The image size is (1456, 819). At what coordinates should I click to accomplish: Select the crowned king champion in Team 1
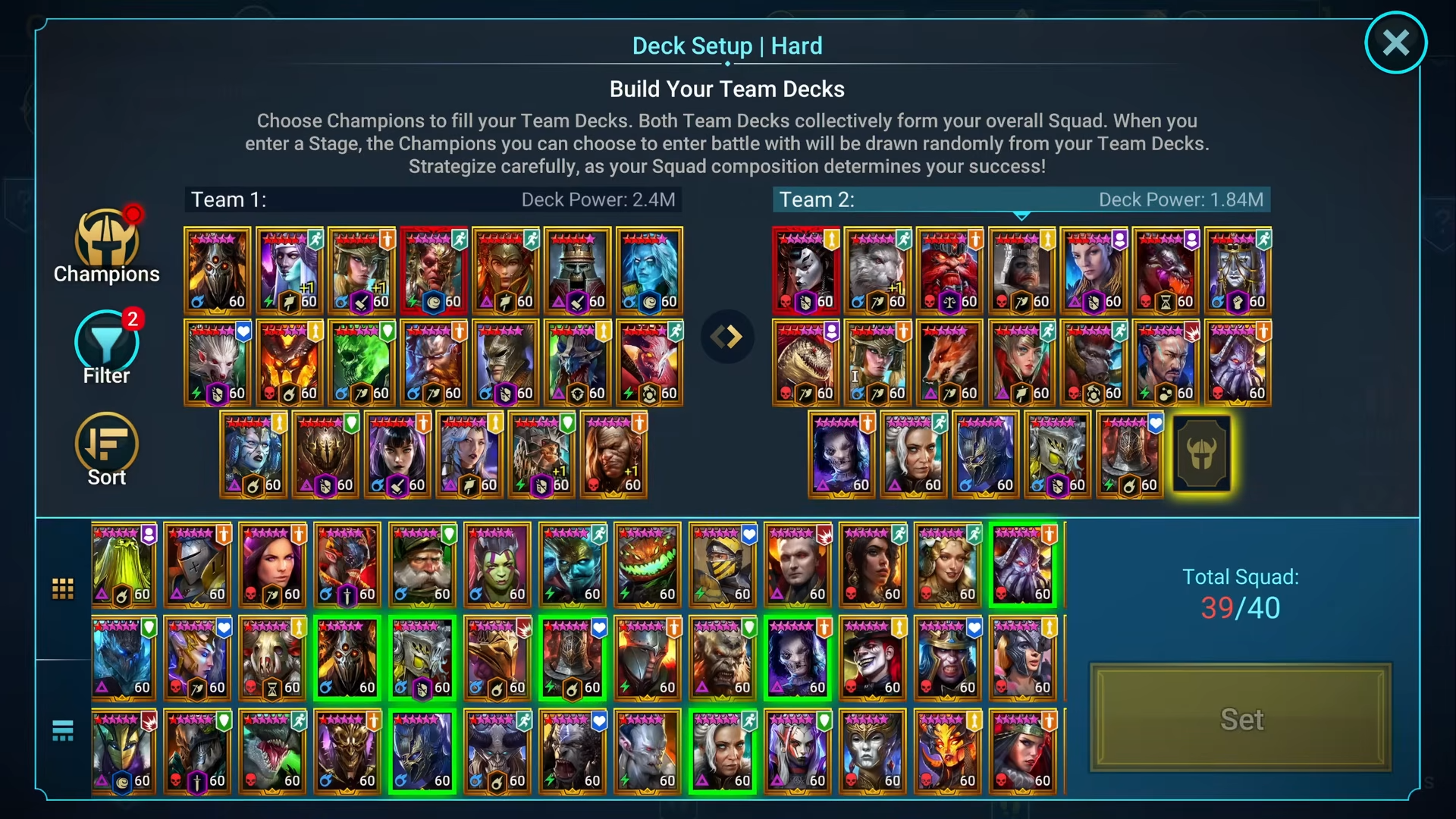578,271
